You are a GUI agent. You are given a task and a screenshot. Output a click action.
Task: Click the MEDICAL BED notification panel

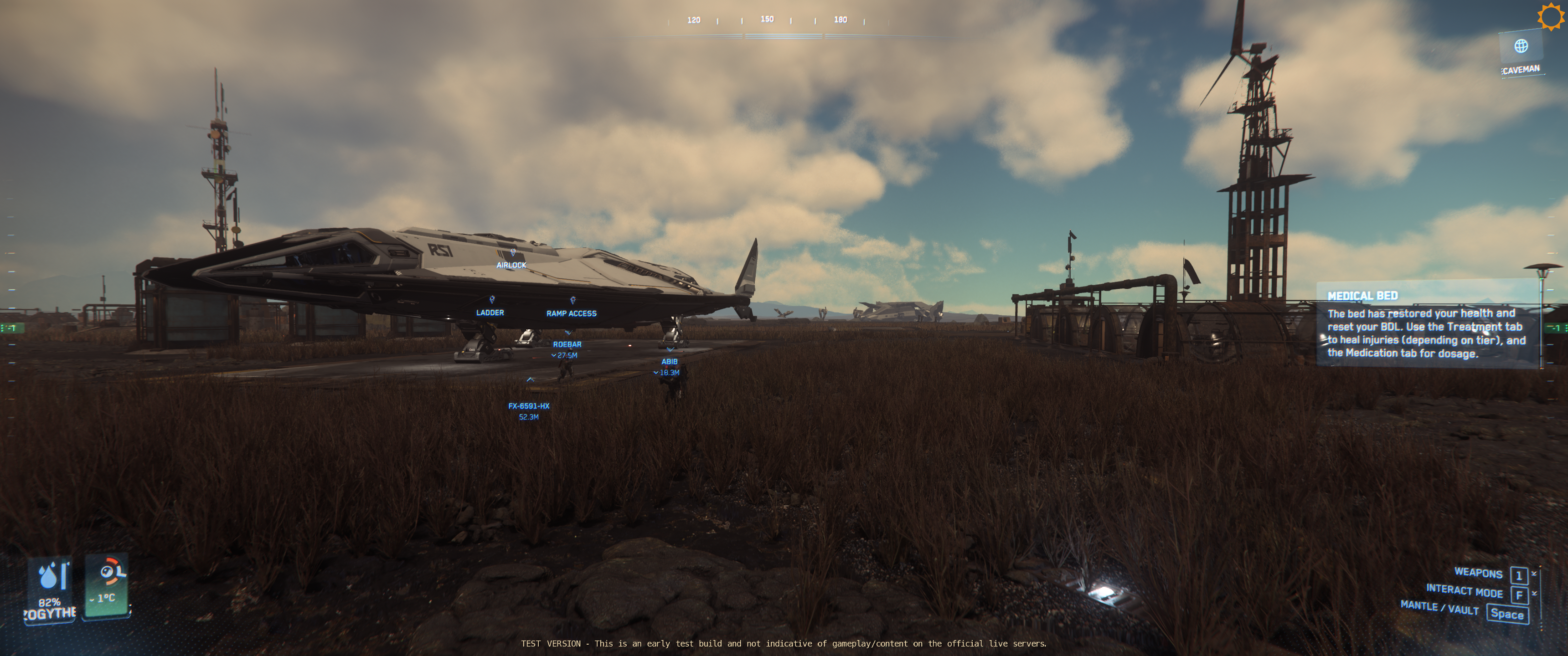pyautogui.click(x=1427, y=324)
